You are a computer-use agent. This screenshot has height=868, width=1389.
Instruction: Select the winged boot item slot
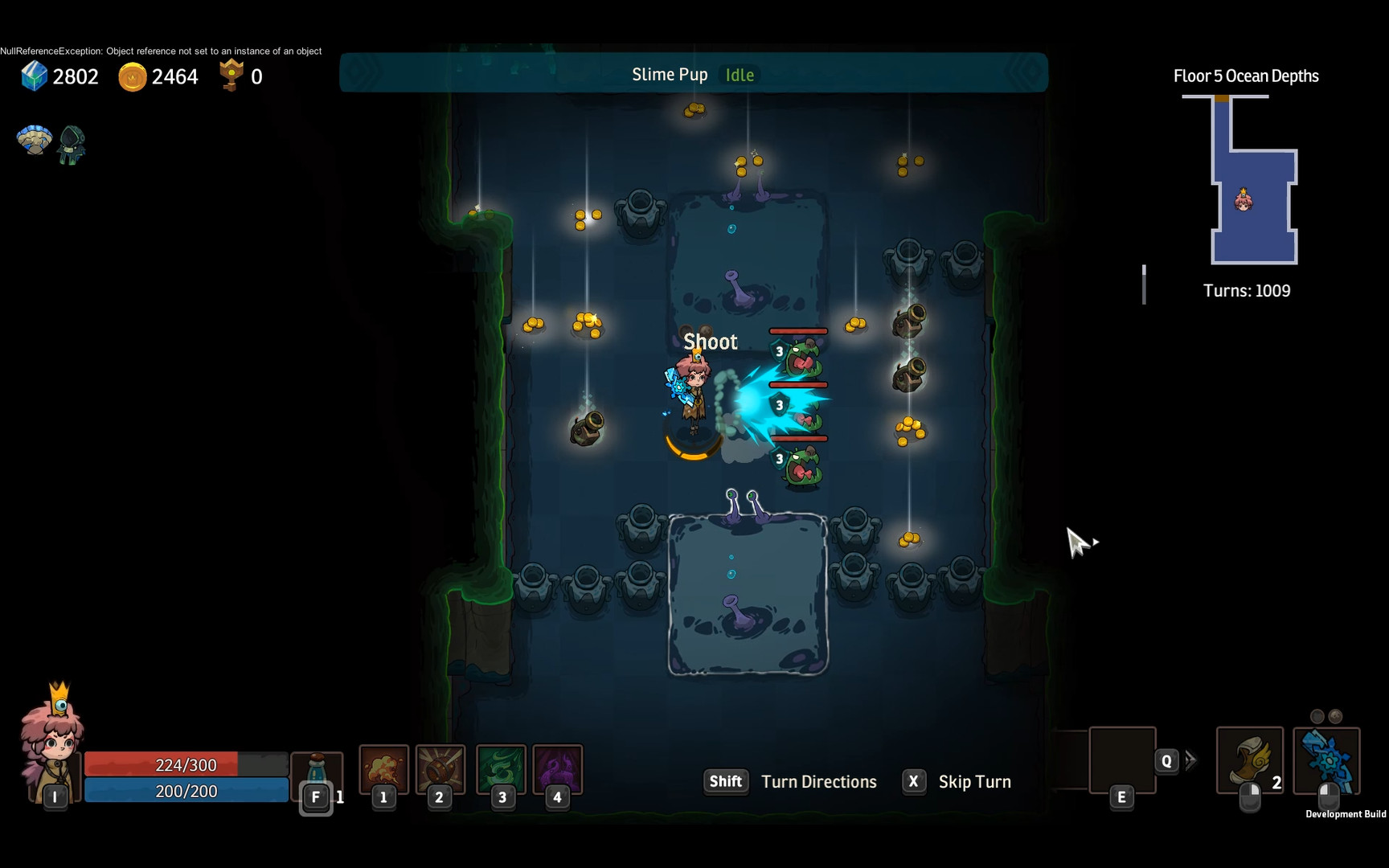pos(1249,760)
